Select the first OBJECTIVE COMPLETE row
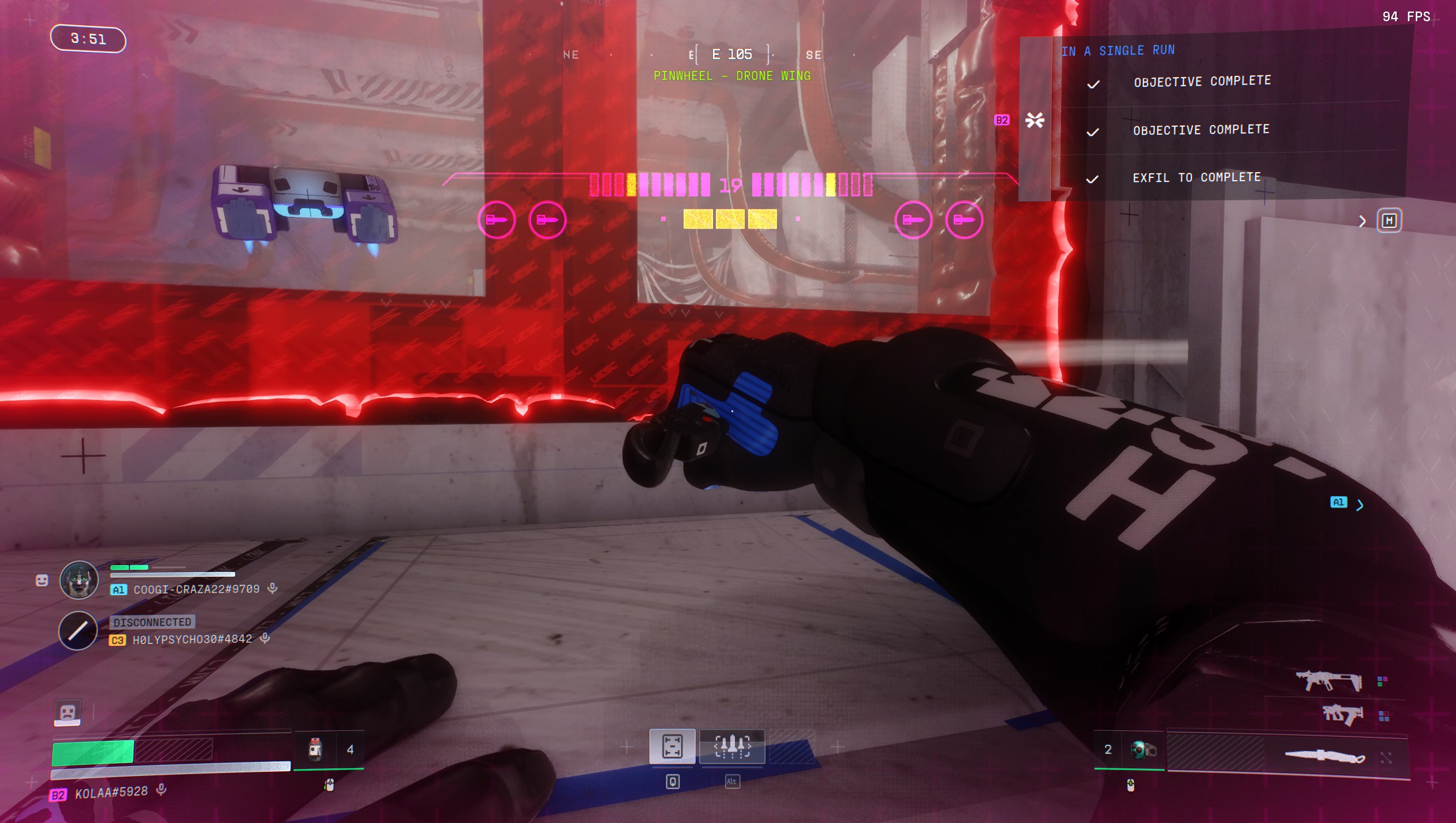1456x823 pixels. [x=1202, y=82]
